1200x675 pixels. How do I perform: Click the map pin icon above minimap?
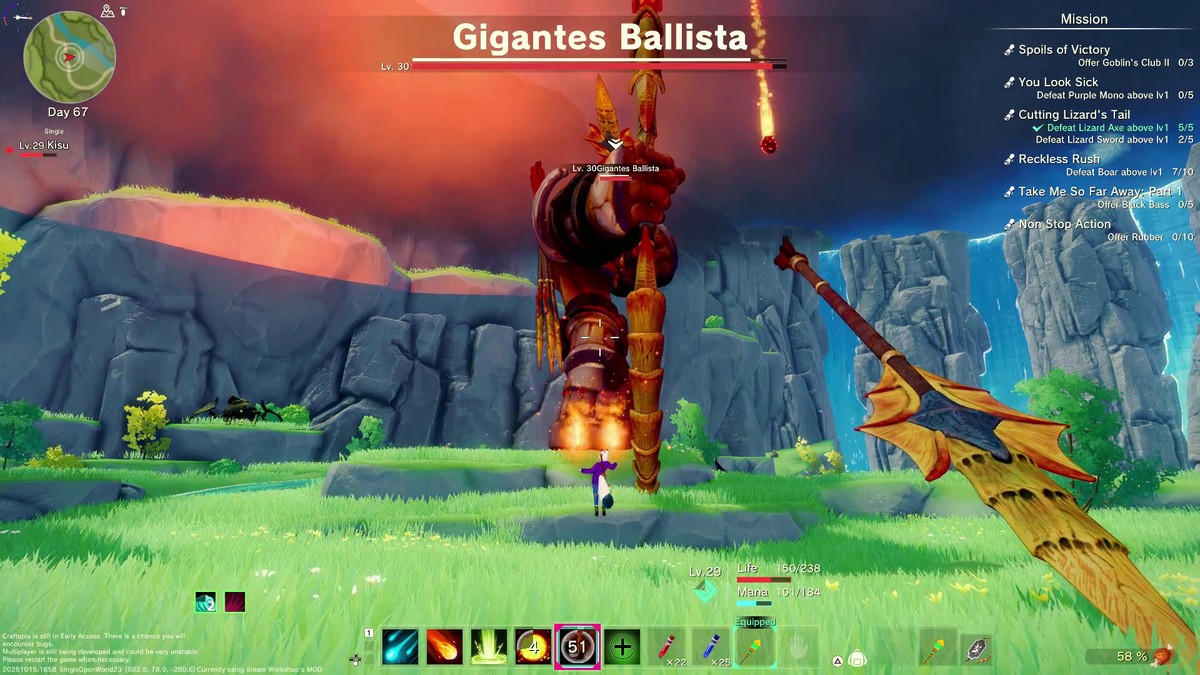tap(108, 11)
